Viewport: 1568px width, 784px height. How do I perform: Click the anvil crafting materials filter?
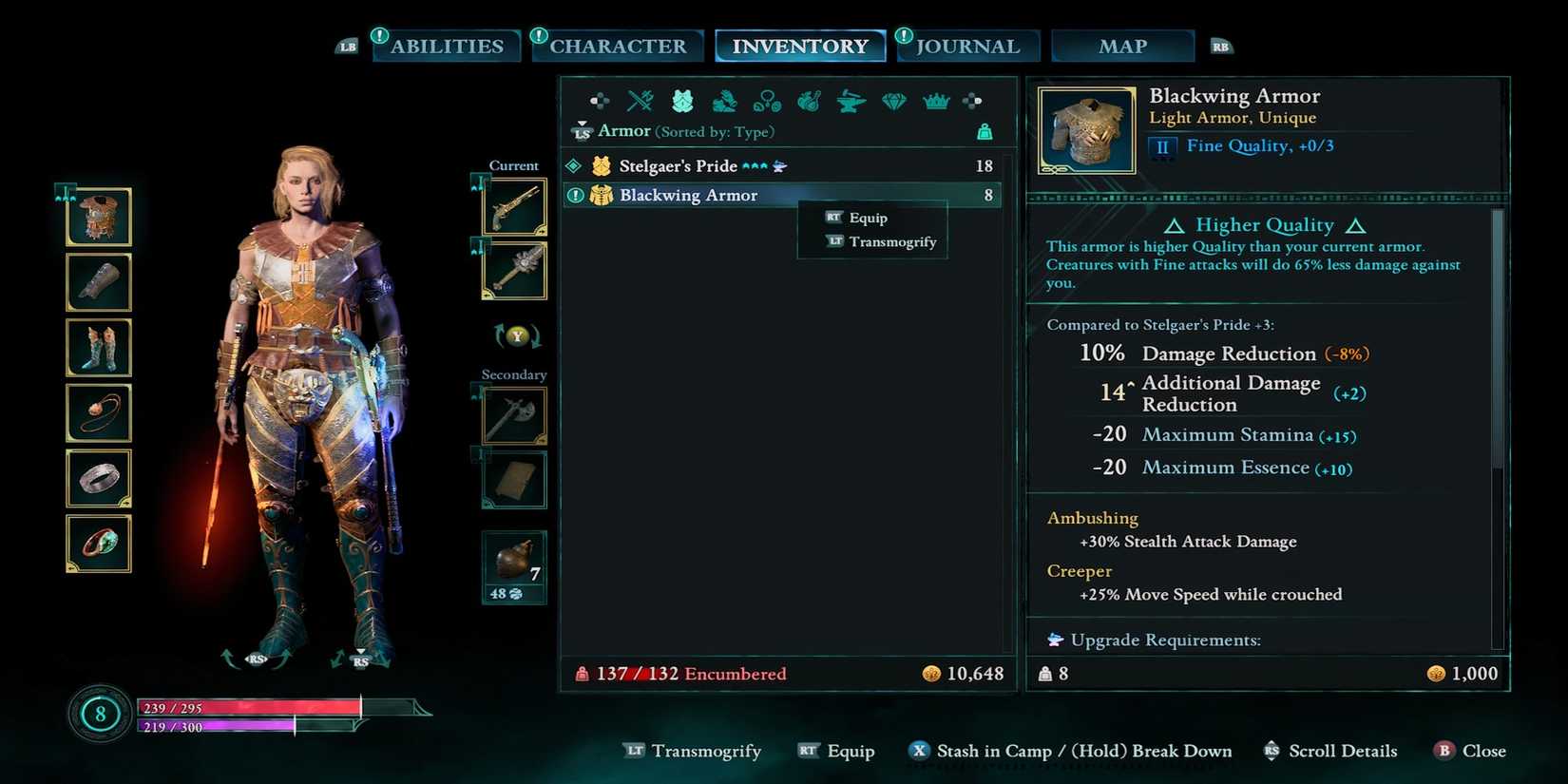pyautogui.click(x=850, y=102)
